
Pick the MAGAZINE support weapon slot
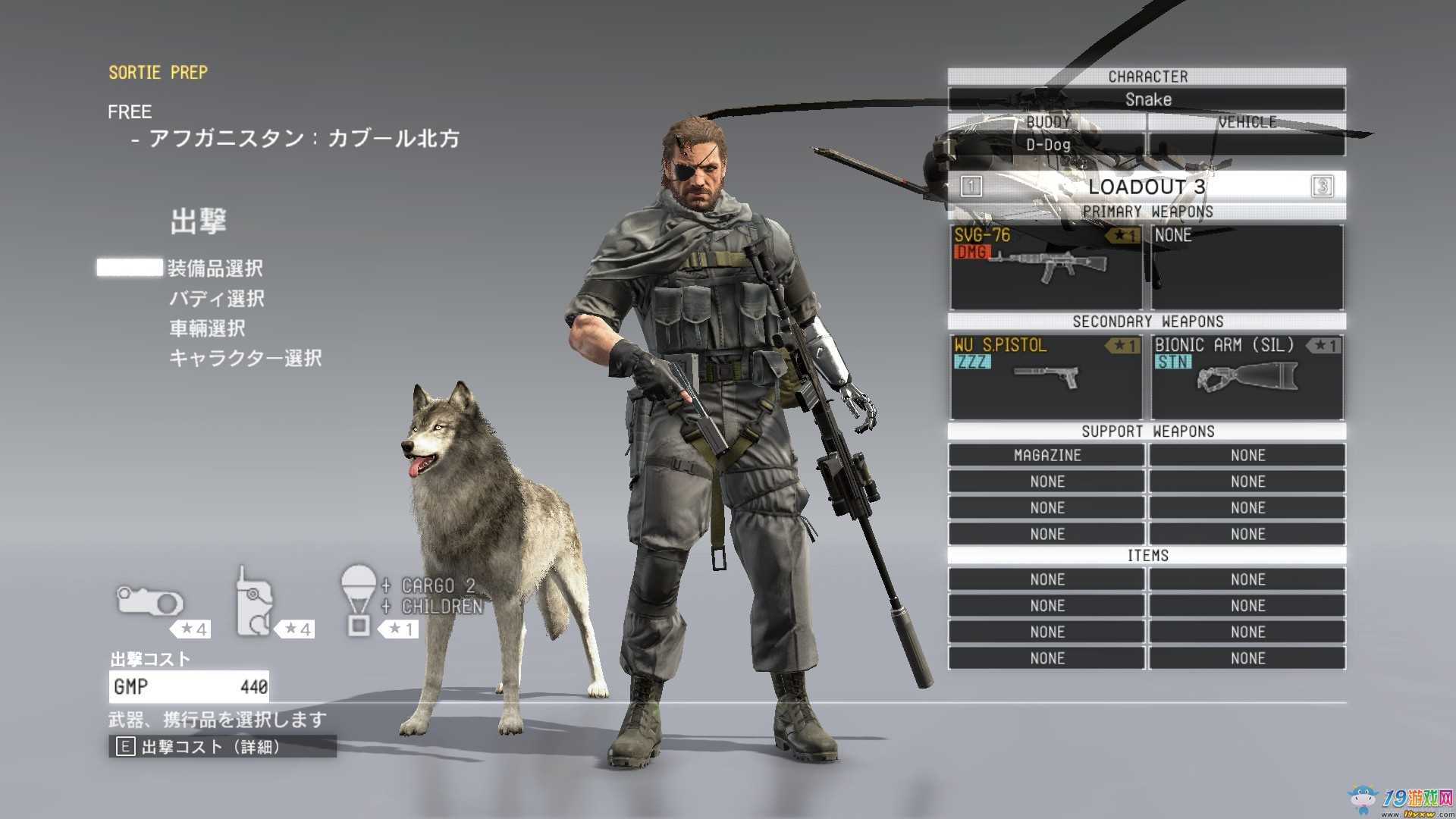coord(1046,455)
